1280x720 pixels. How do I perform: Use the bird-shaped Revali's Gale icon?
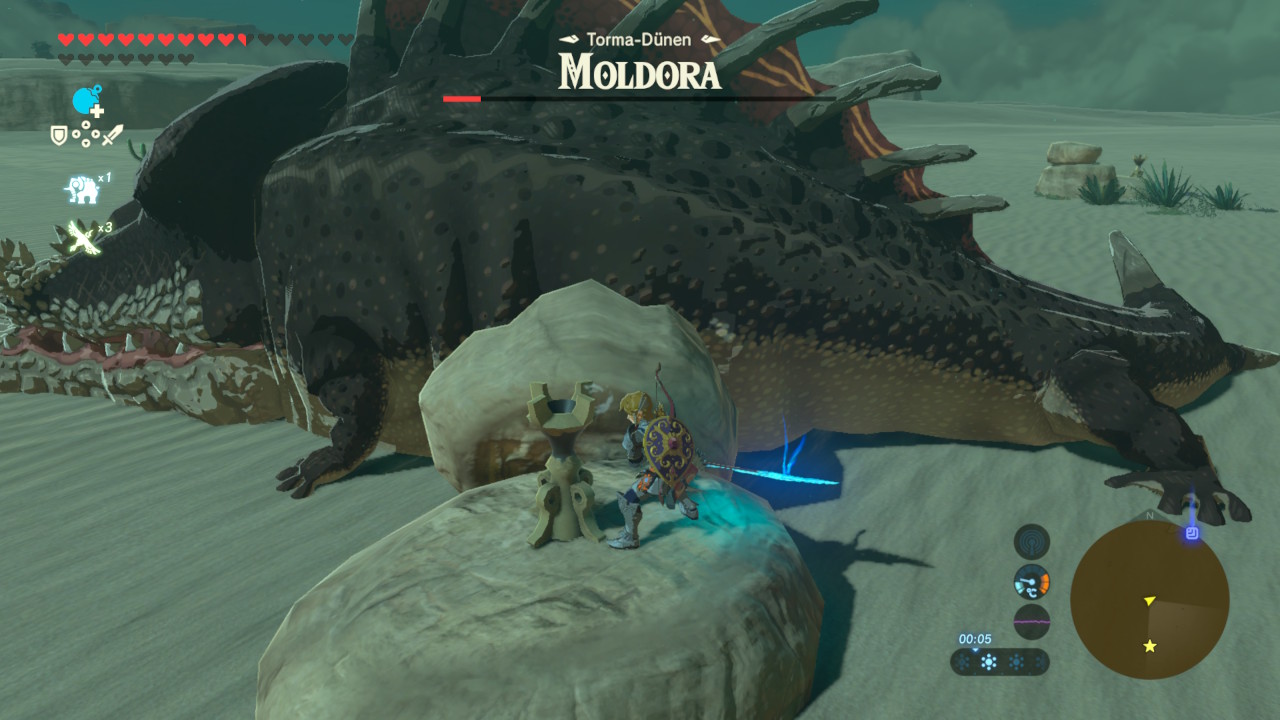(x=82, y=238)
